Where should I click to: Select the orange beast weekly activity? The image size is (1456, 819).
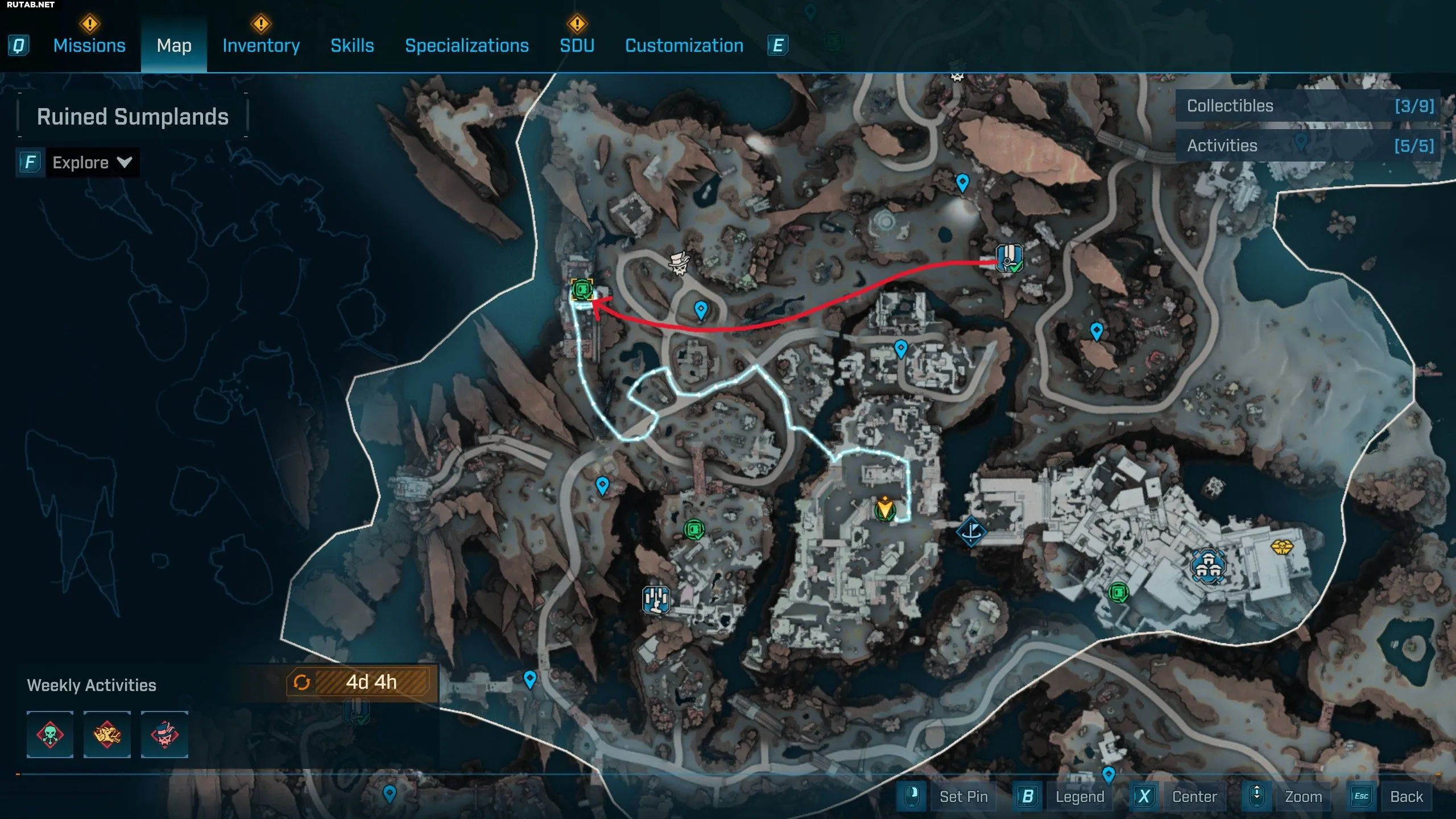coord(107,734)
